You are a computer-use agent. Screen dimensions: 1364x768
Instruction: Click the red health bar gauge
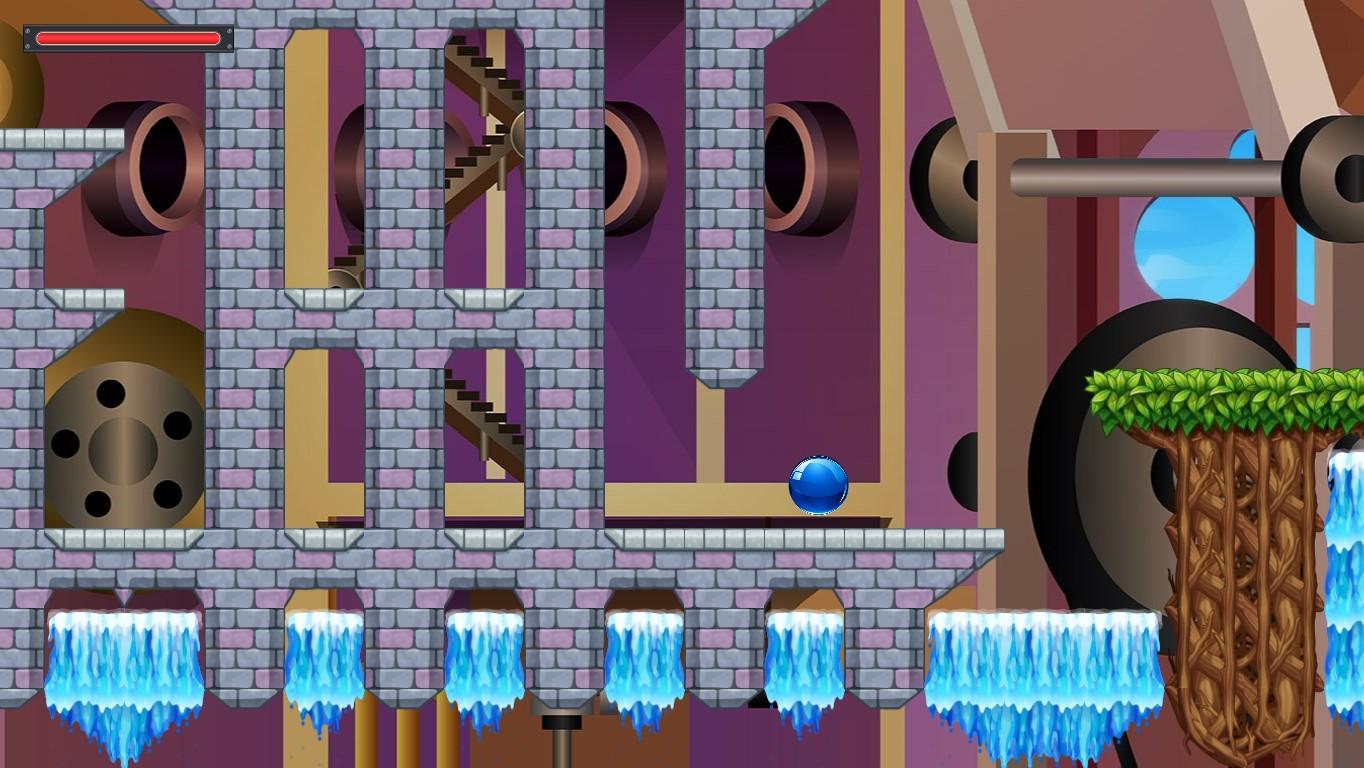tap(126, 38)
